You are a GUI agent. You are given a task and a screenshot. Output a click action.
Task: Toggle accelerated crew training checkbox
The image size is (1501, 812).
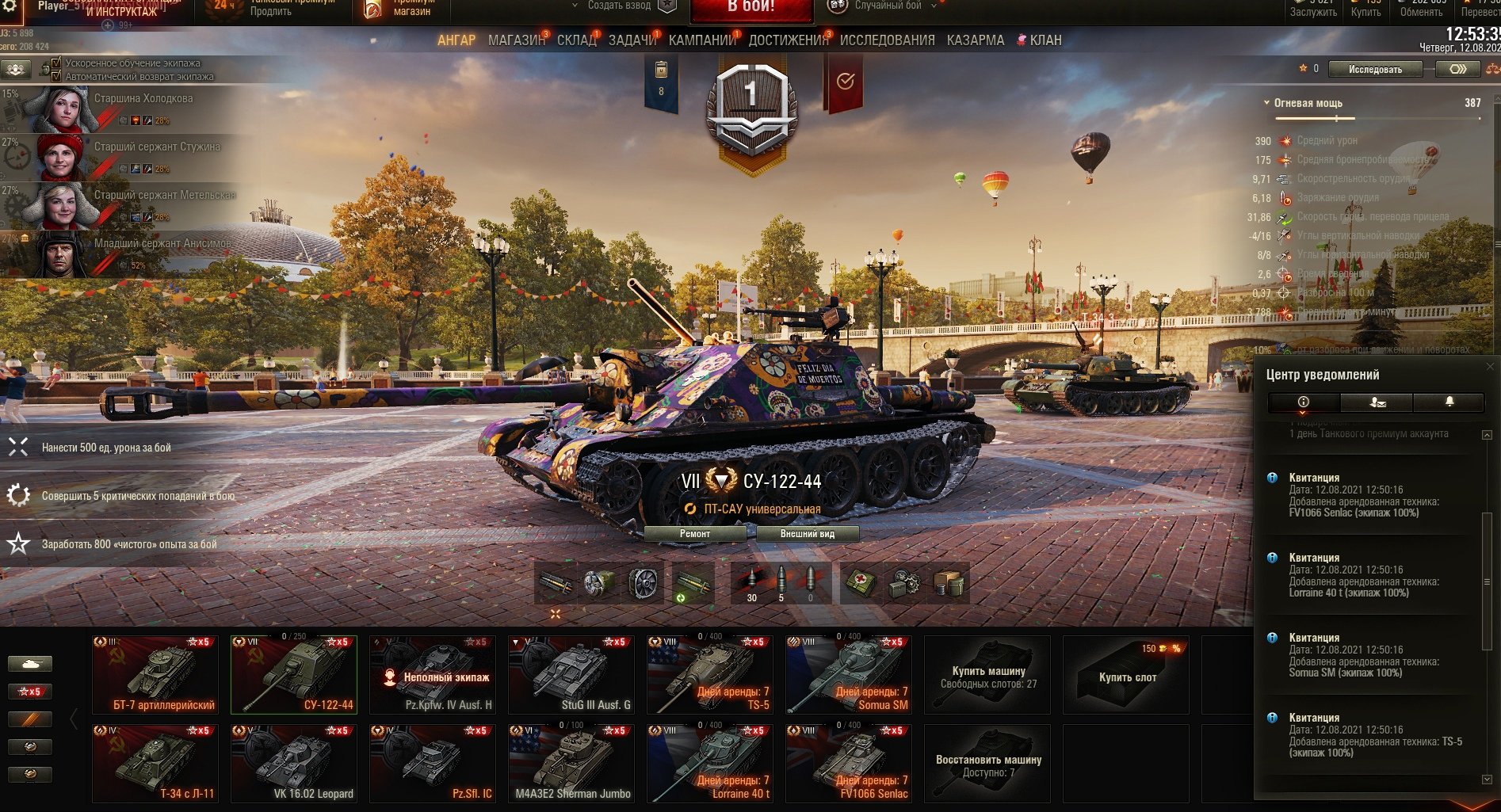pos(56,63)
